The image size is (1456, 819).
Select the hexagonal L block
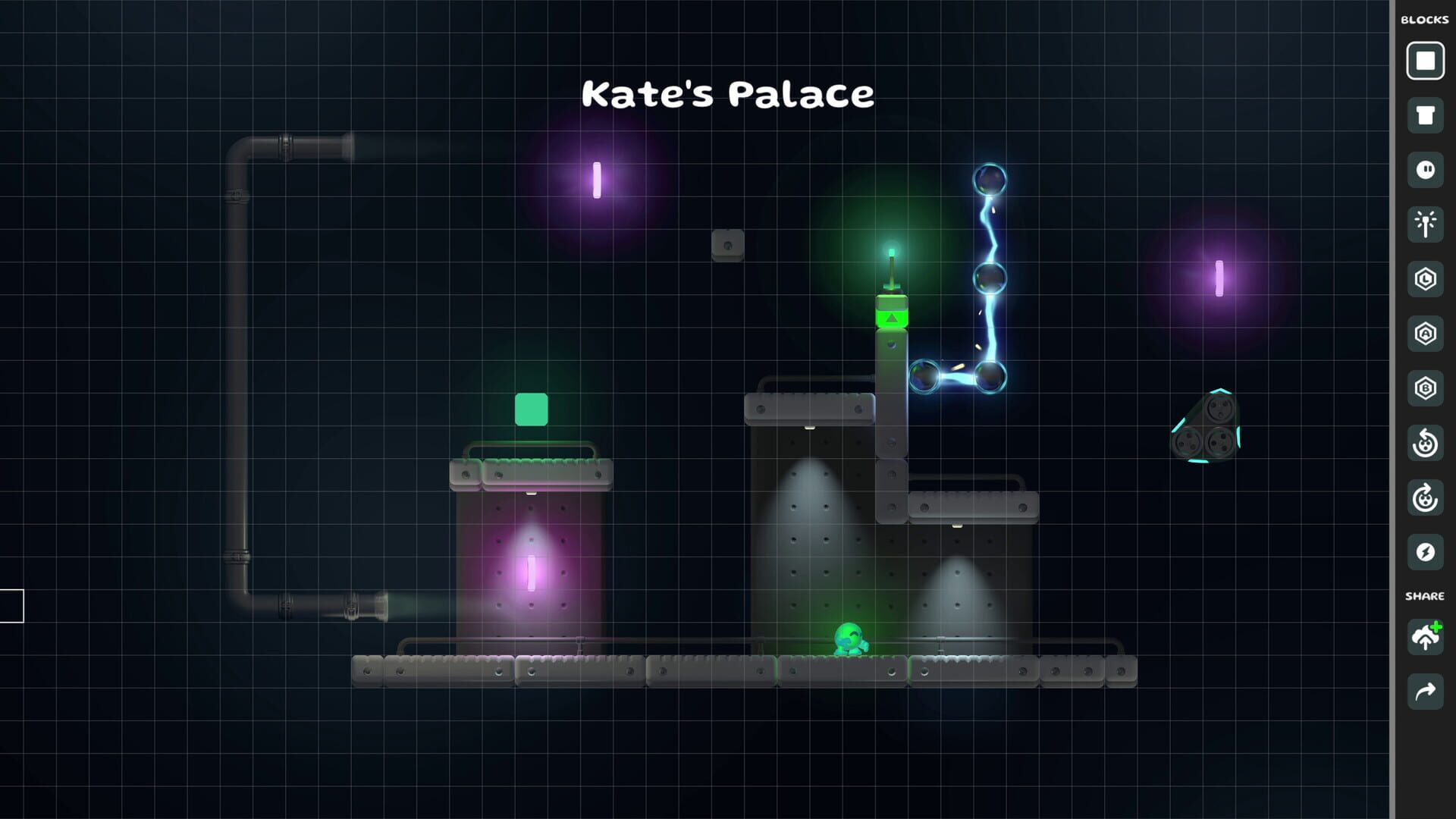tap(1426, 279)
